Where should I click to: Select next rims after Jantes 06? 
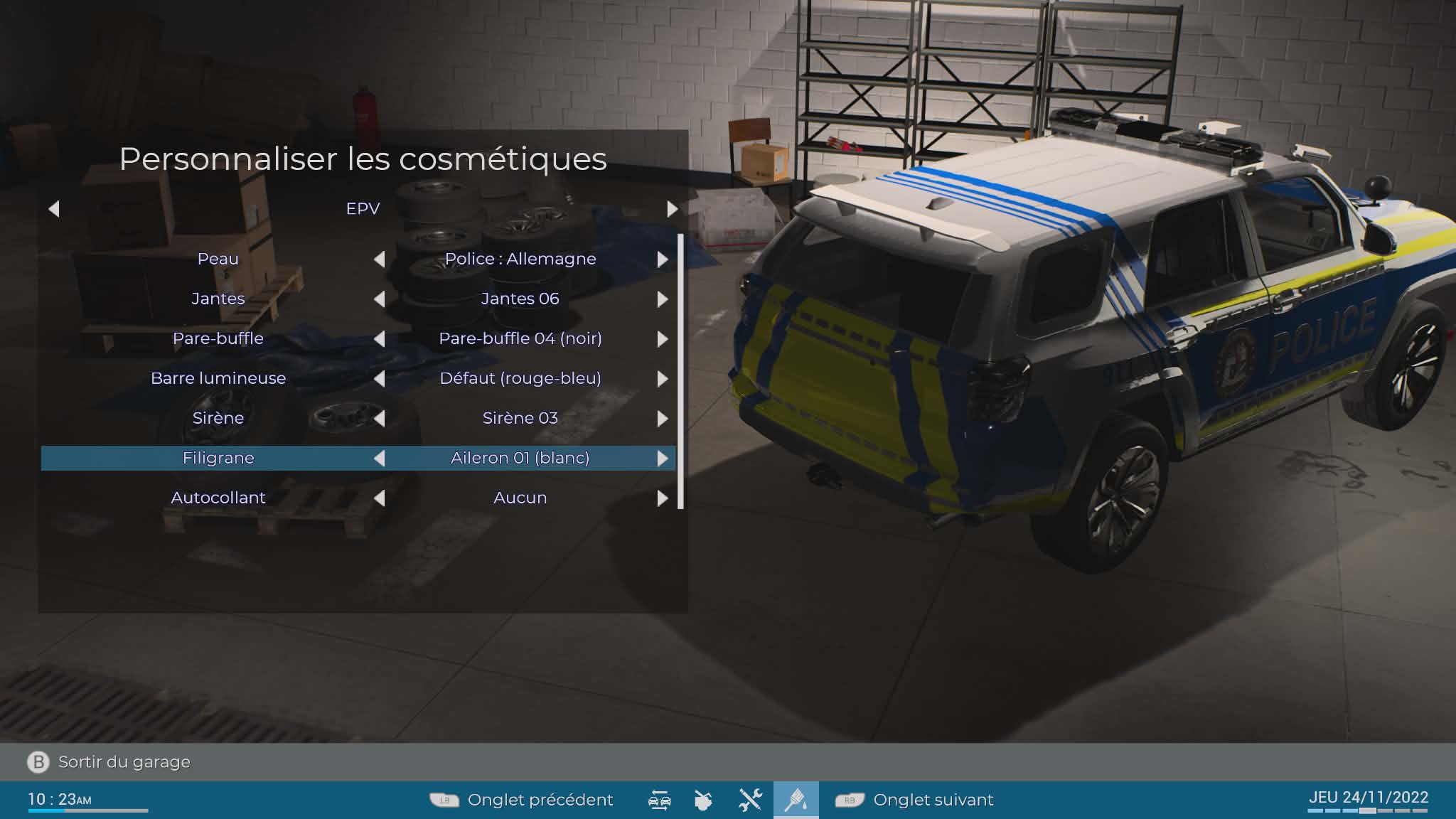click(x=663, y=299)
